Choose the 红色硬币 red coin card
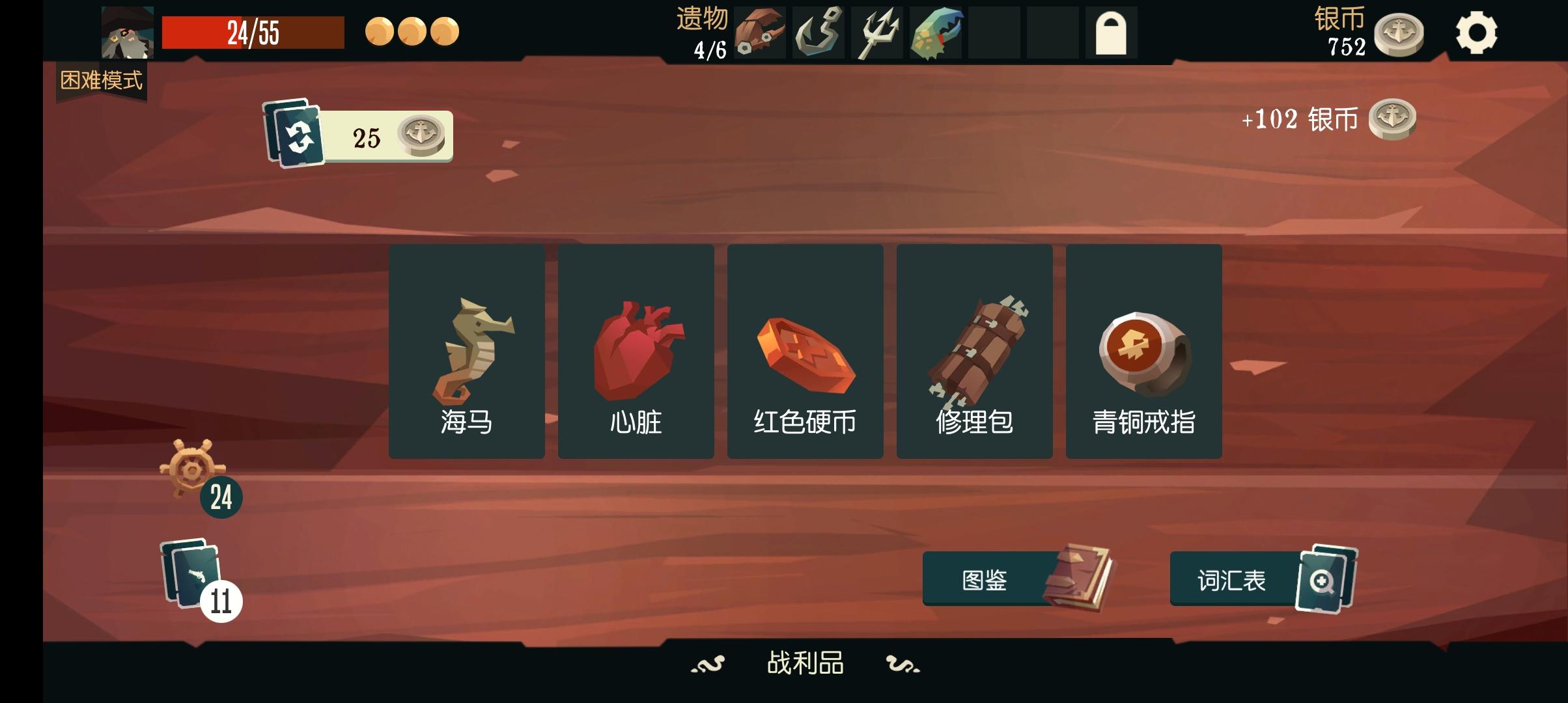1568x703 pixels. [x=805, y=351]
